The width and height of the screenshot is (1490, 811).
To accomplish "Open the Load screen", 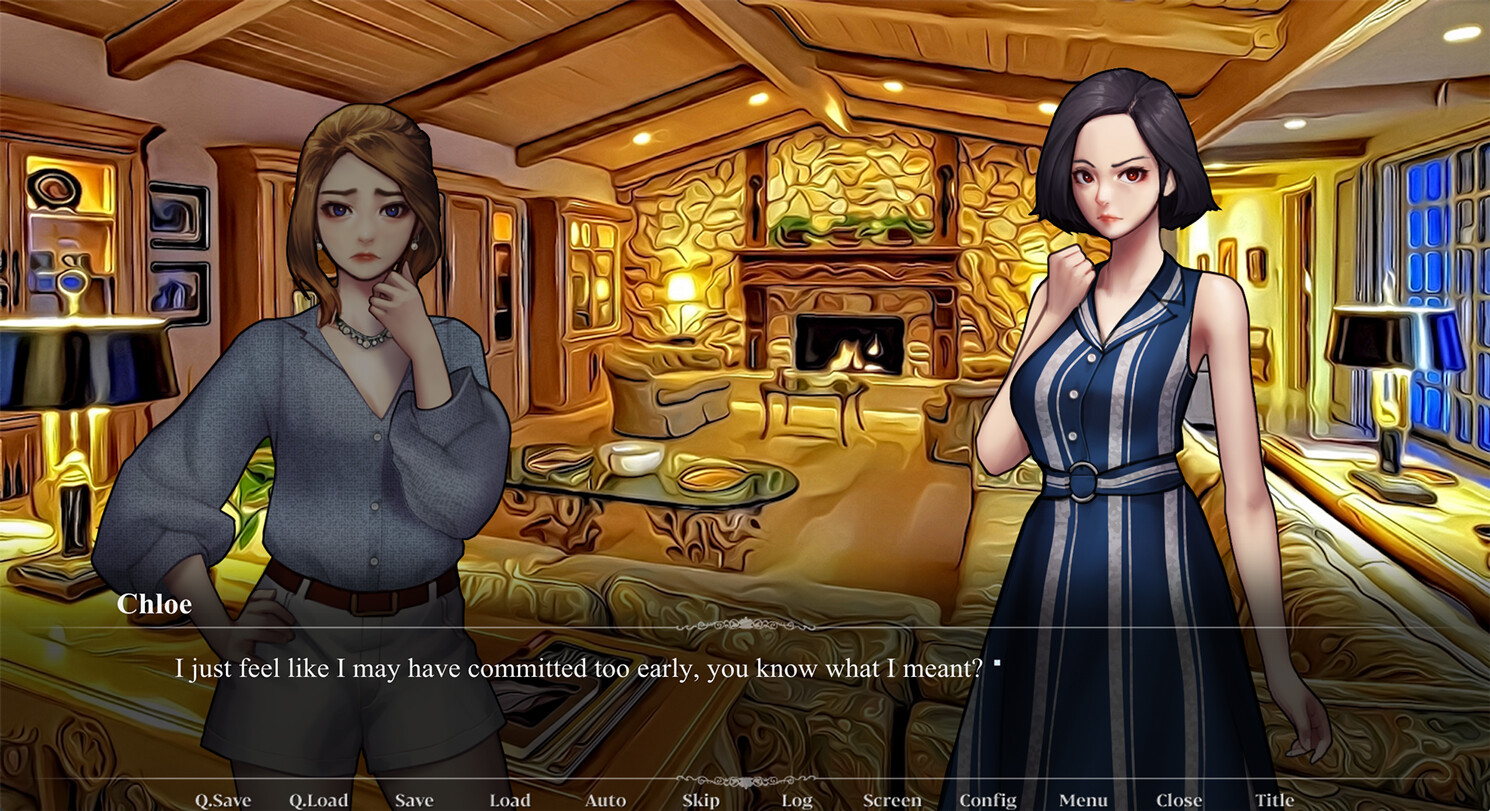I will click(509, 799).
